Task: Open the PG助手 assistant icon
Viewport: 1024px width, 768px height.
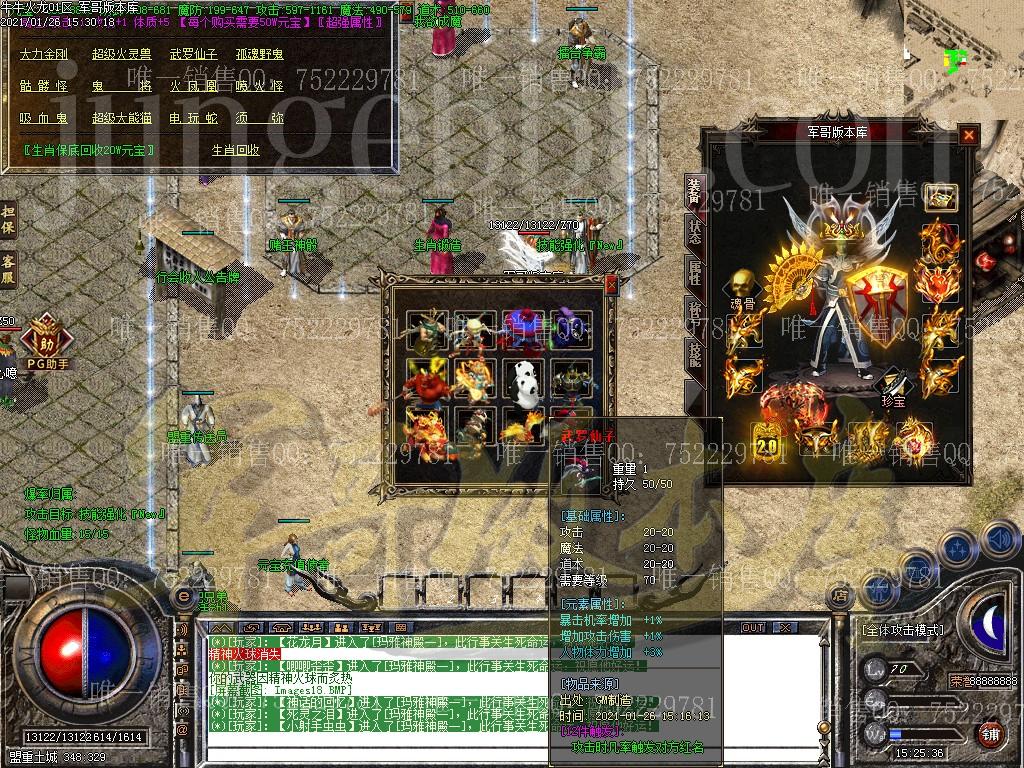Action: (46, 340)
